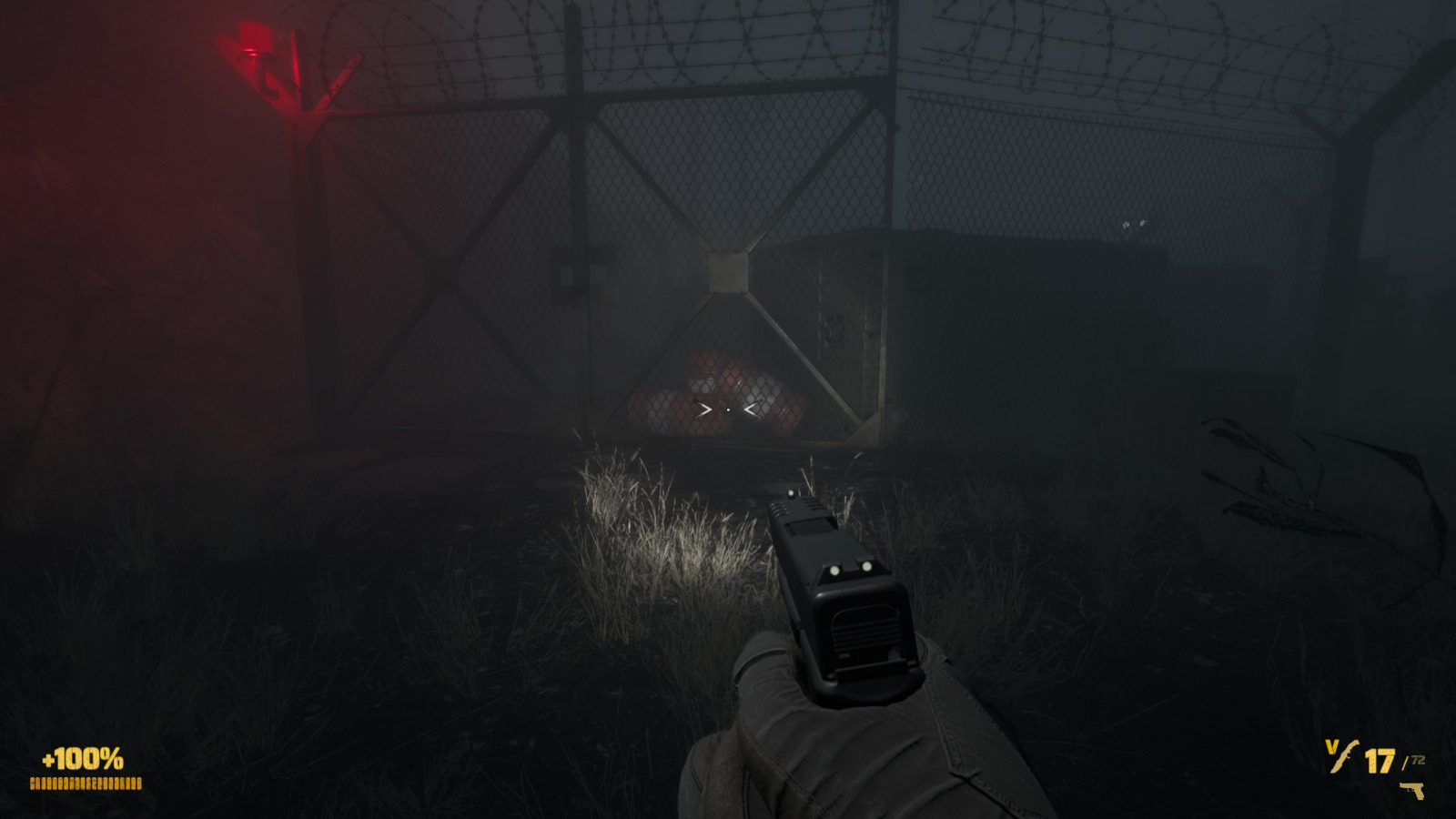Viewport: 1456px width, 819px height.
Task: Click the +100% health readout
Action: pos(80,758)
